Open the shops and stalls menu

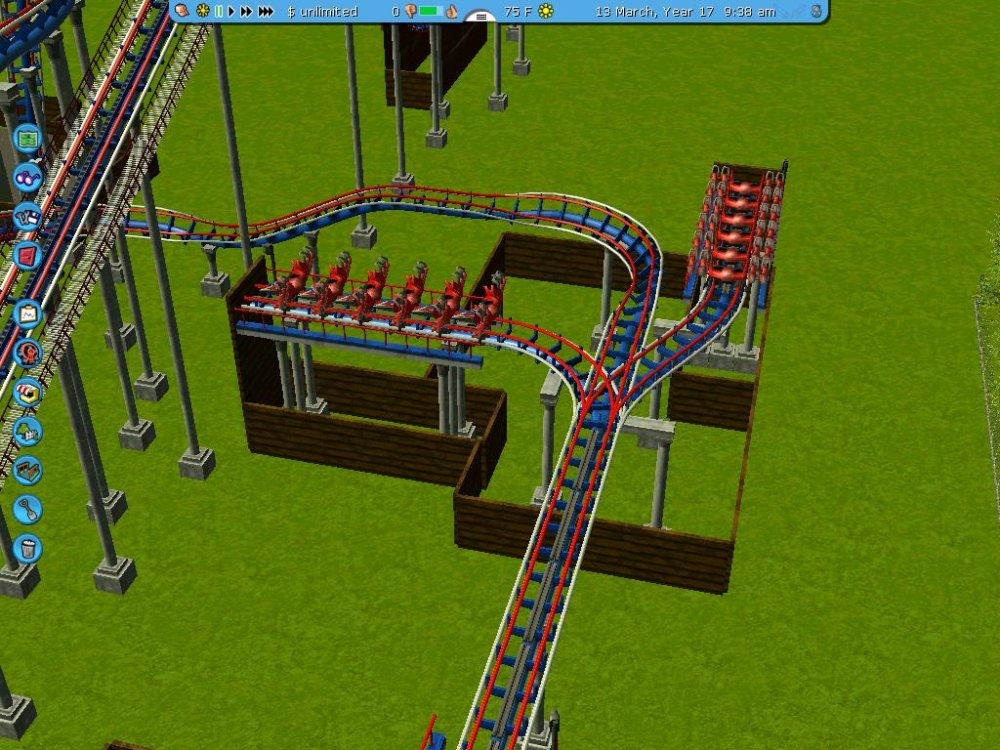(x=27, y=392)
